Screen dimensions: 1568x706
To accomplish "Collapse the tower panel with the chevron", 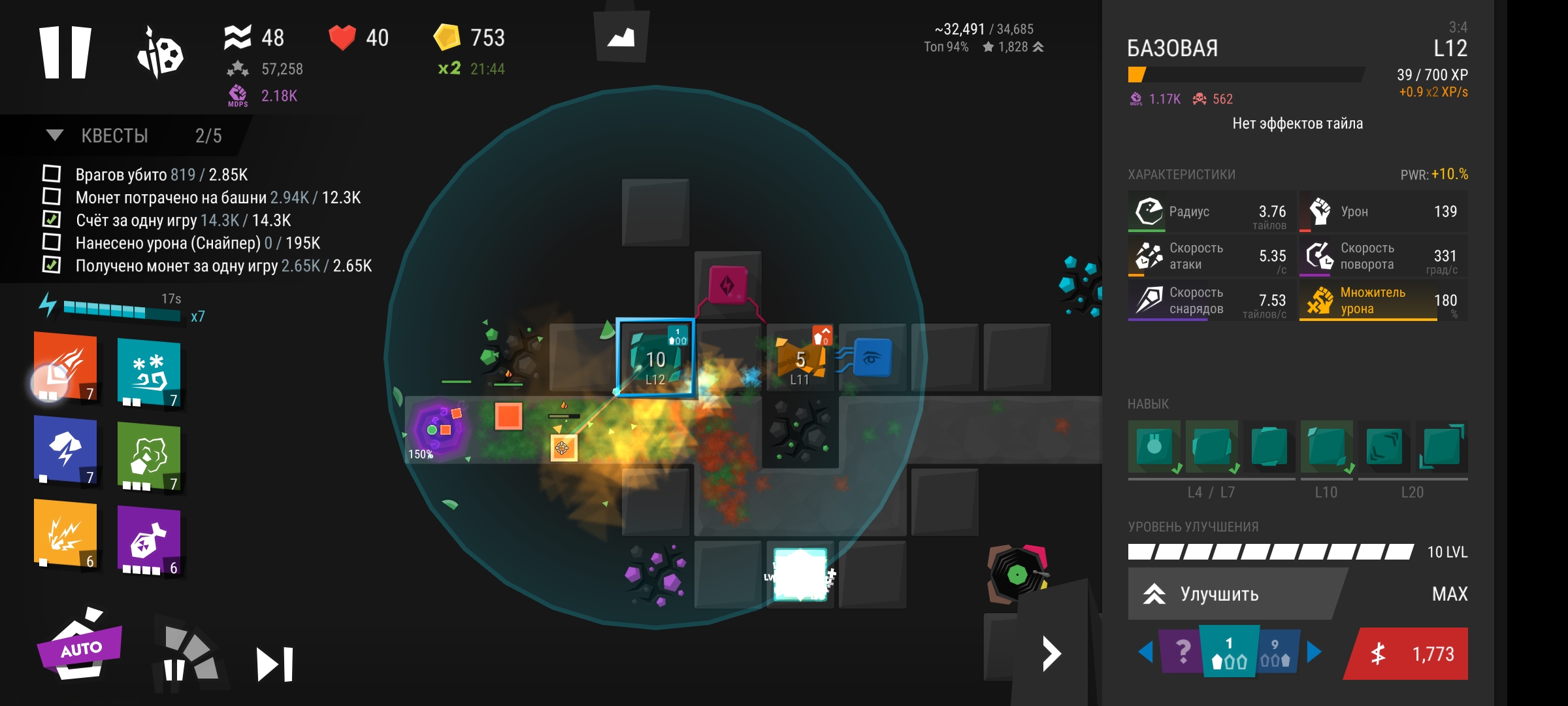I will click(x=1051, y=654).
